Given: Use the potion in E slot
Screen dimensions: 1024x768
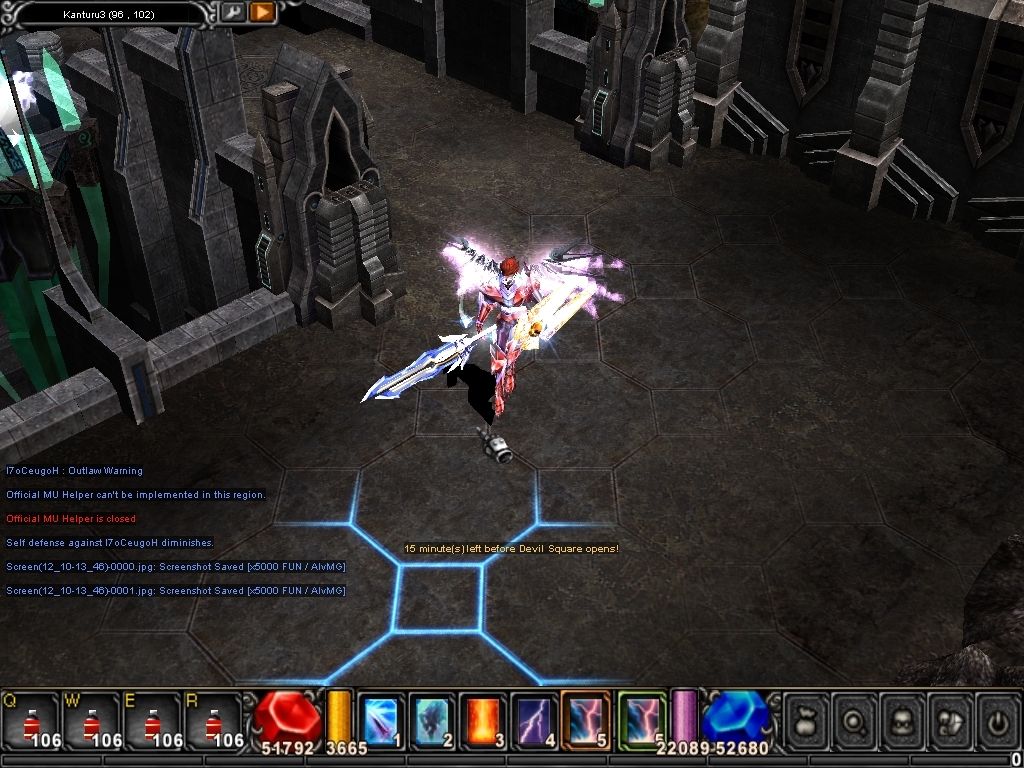Looking at the screenshot, I should tap(151, 720).
